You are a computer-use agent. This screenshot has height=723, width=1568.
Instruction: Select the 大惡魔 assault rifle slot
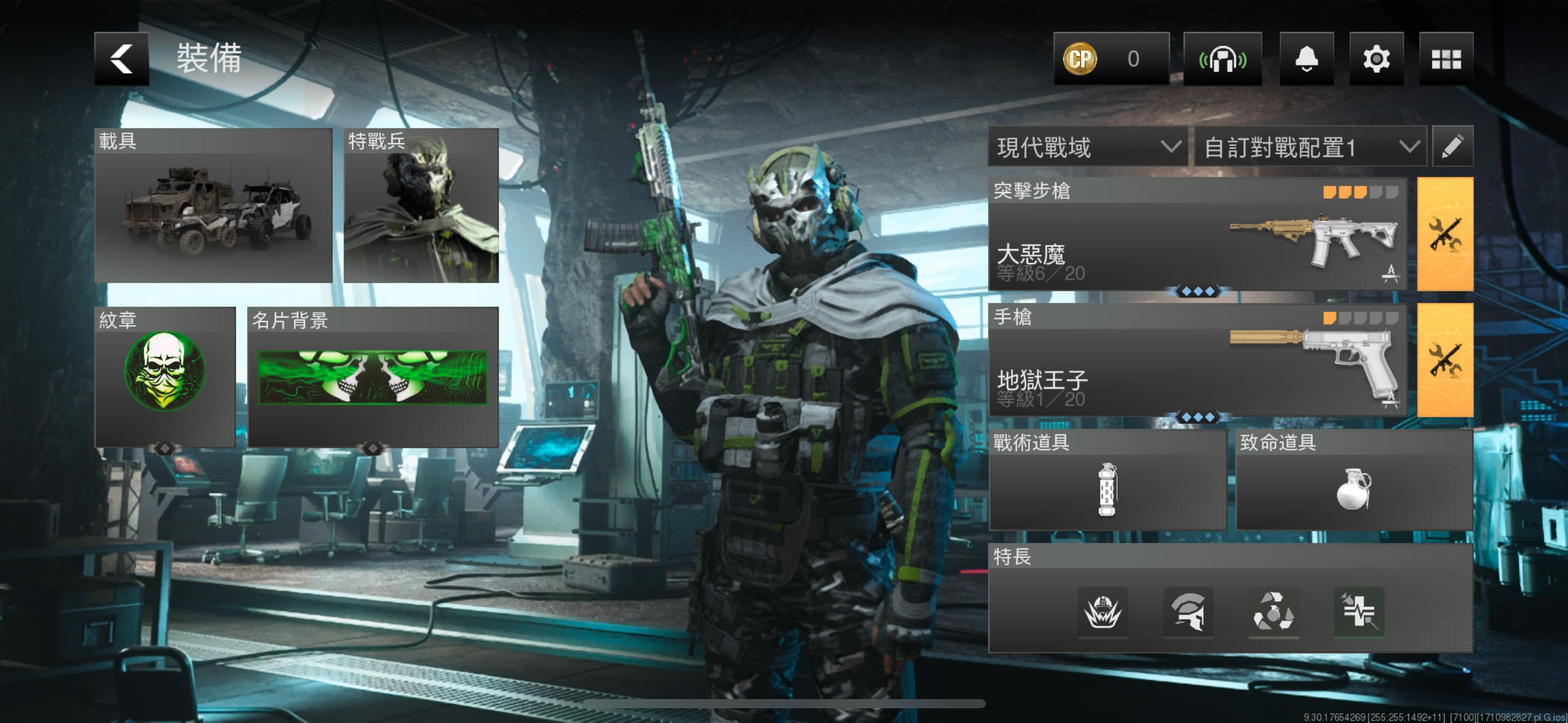(x=1197, y=234)
